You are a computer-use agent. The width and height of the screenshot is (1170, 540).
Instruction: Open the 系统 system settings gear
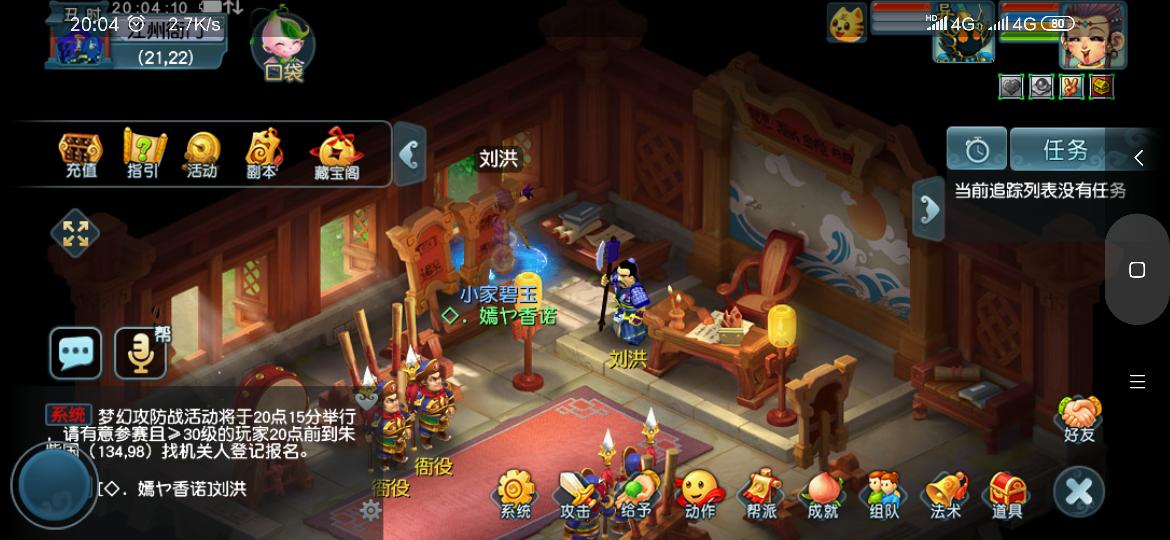(516, 494)
